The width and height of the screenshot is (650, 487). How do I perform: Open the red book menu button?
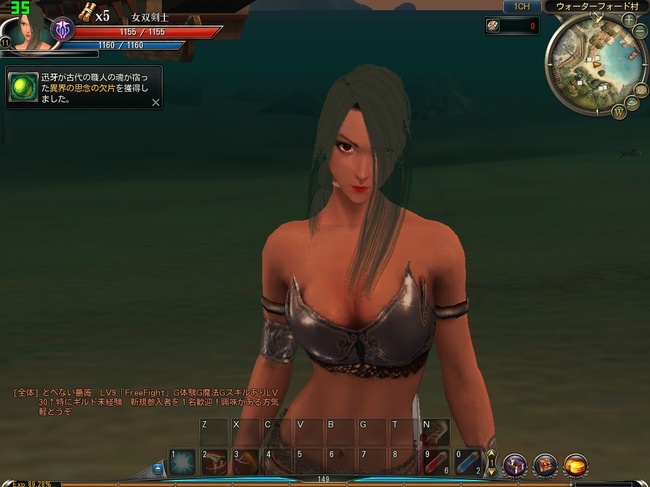point(546,465)
